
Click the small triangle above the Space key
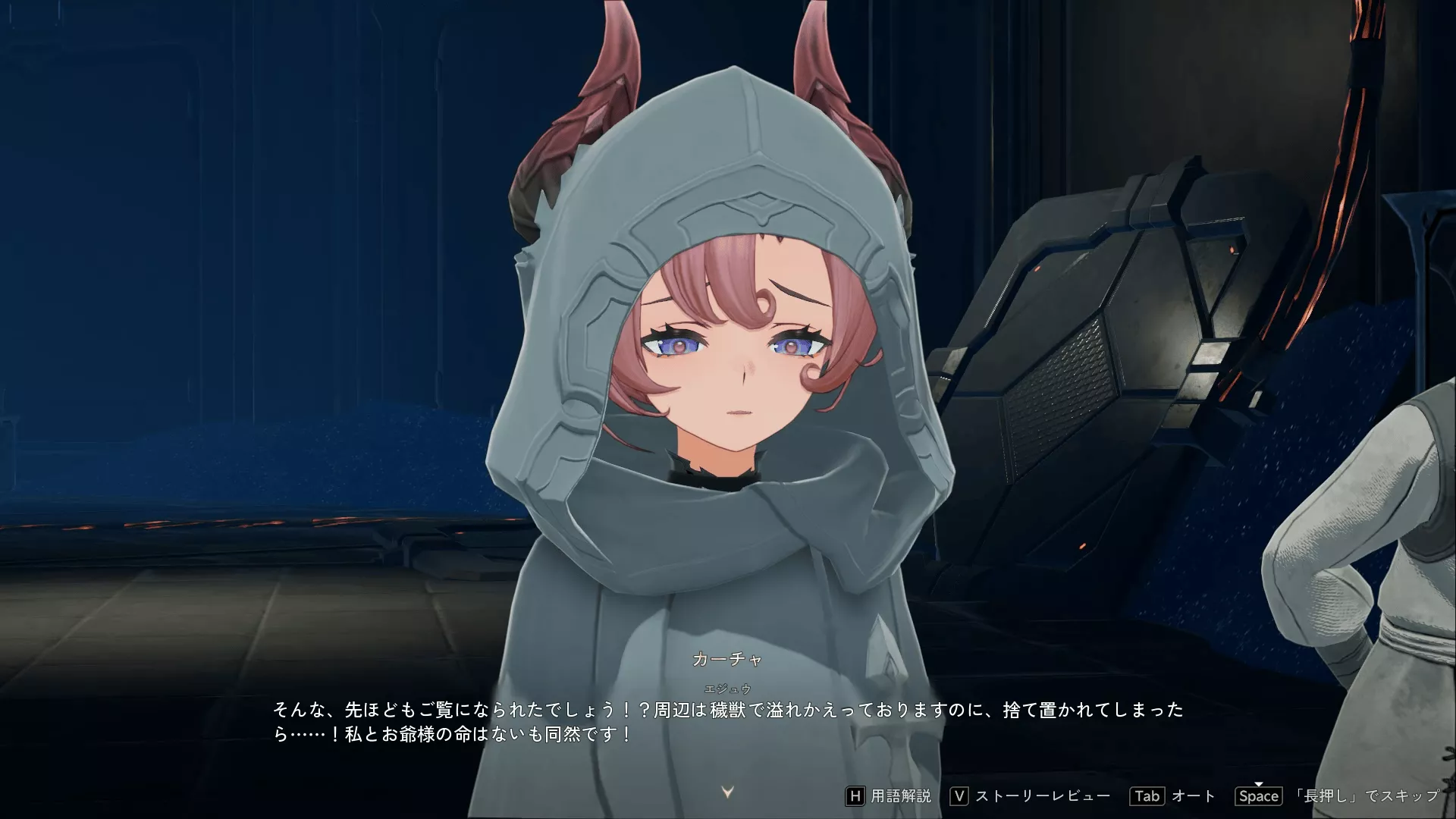click(1259, 785)
